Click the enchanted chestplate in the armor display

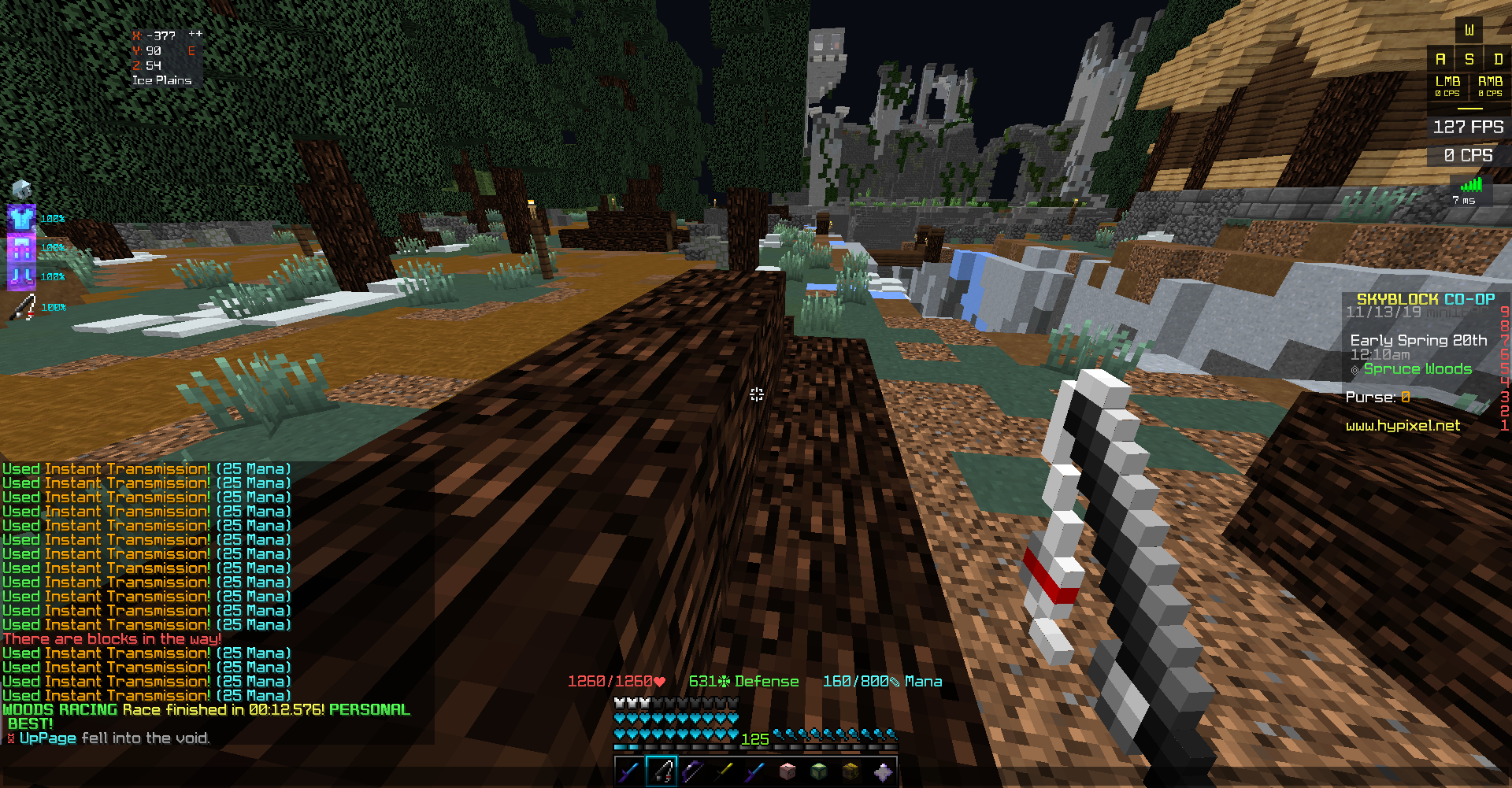[21, 218]
